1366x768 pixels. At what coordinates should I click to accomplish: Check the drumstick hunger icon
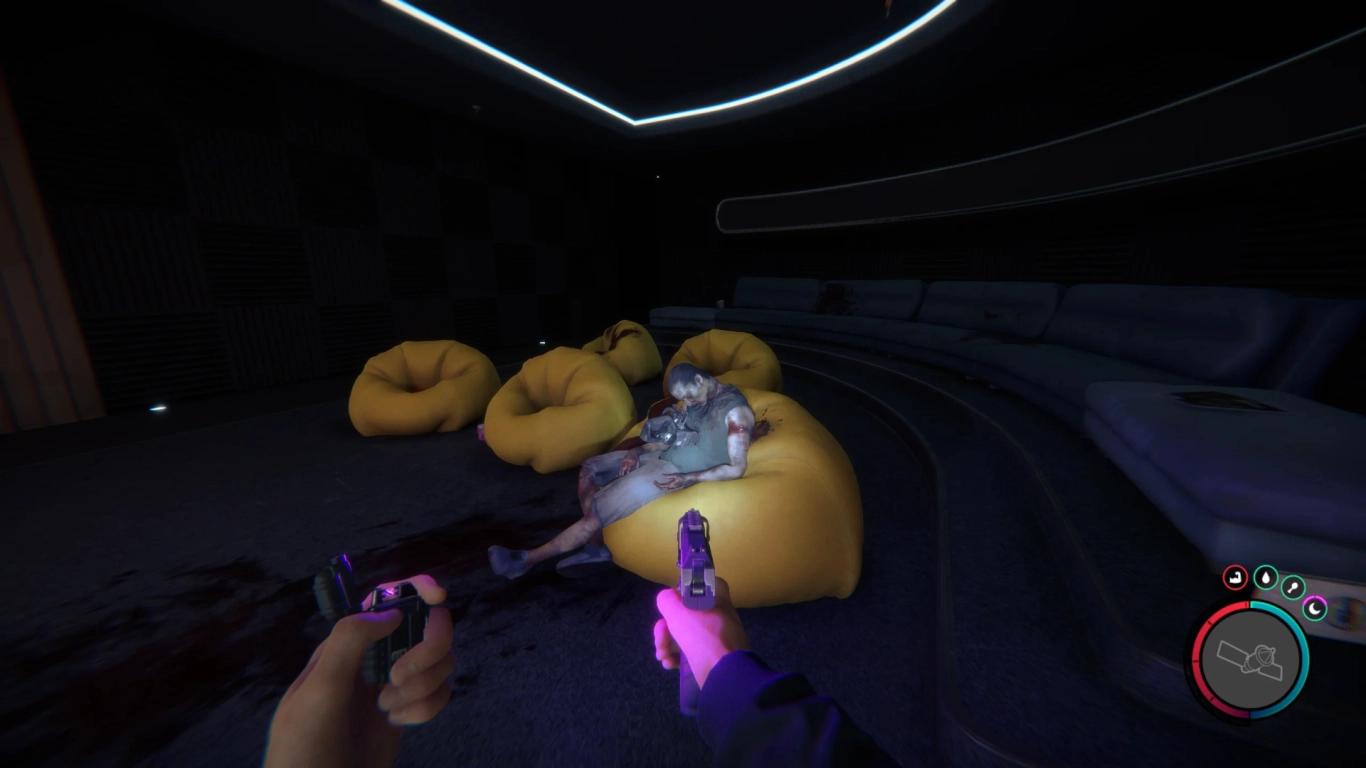point(1293,588)
